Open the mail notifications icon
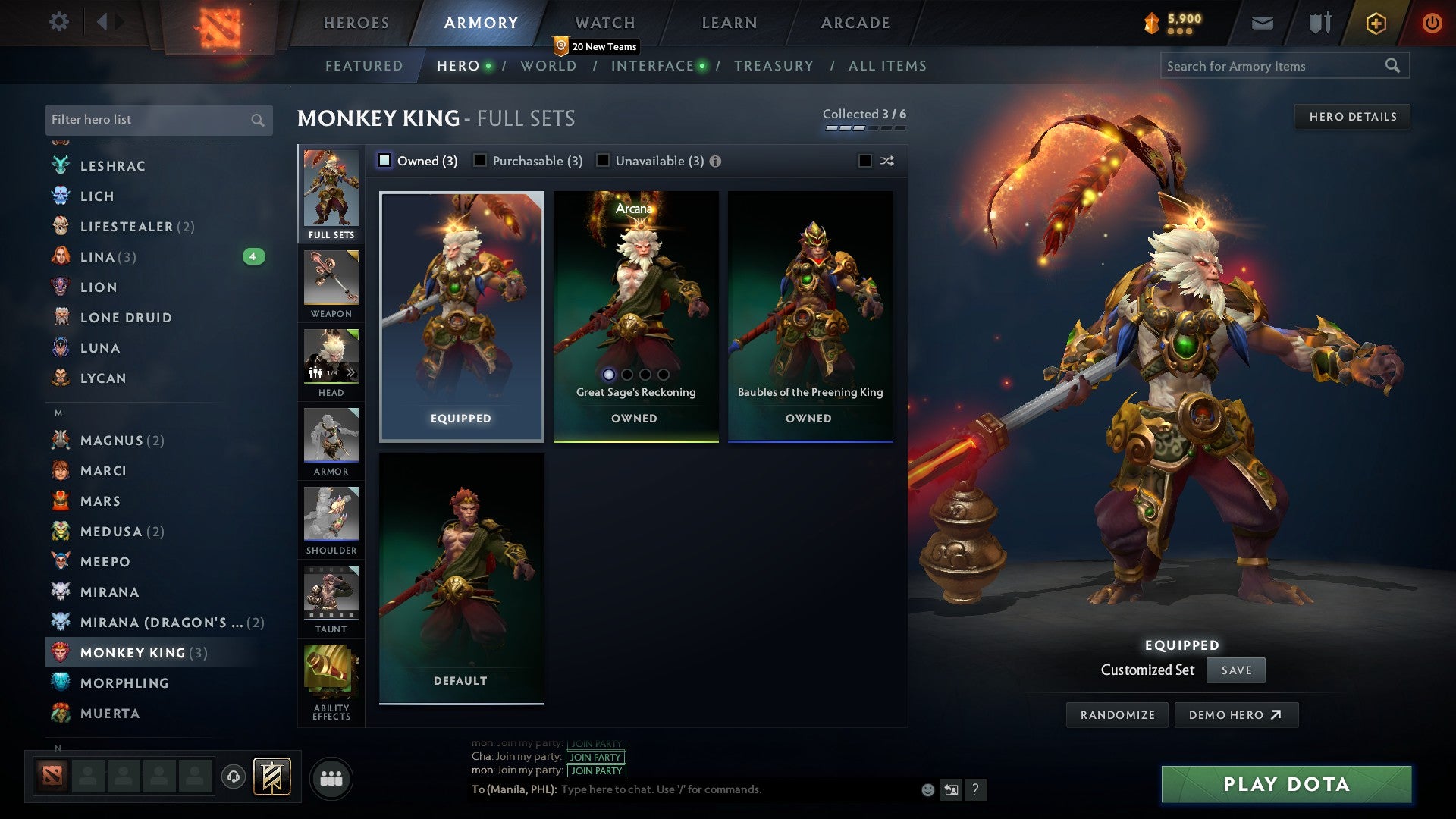The width and height of the screenshot is (1456, 819). click(1261, 23)
